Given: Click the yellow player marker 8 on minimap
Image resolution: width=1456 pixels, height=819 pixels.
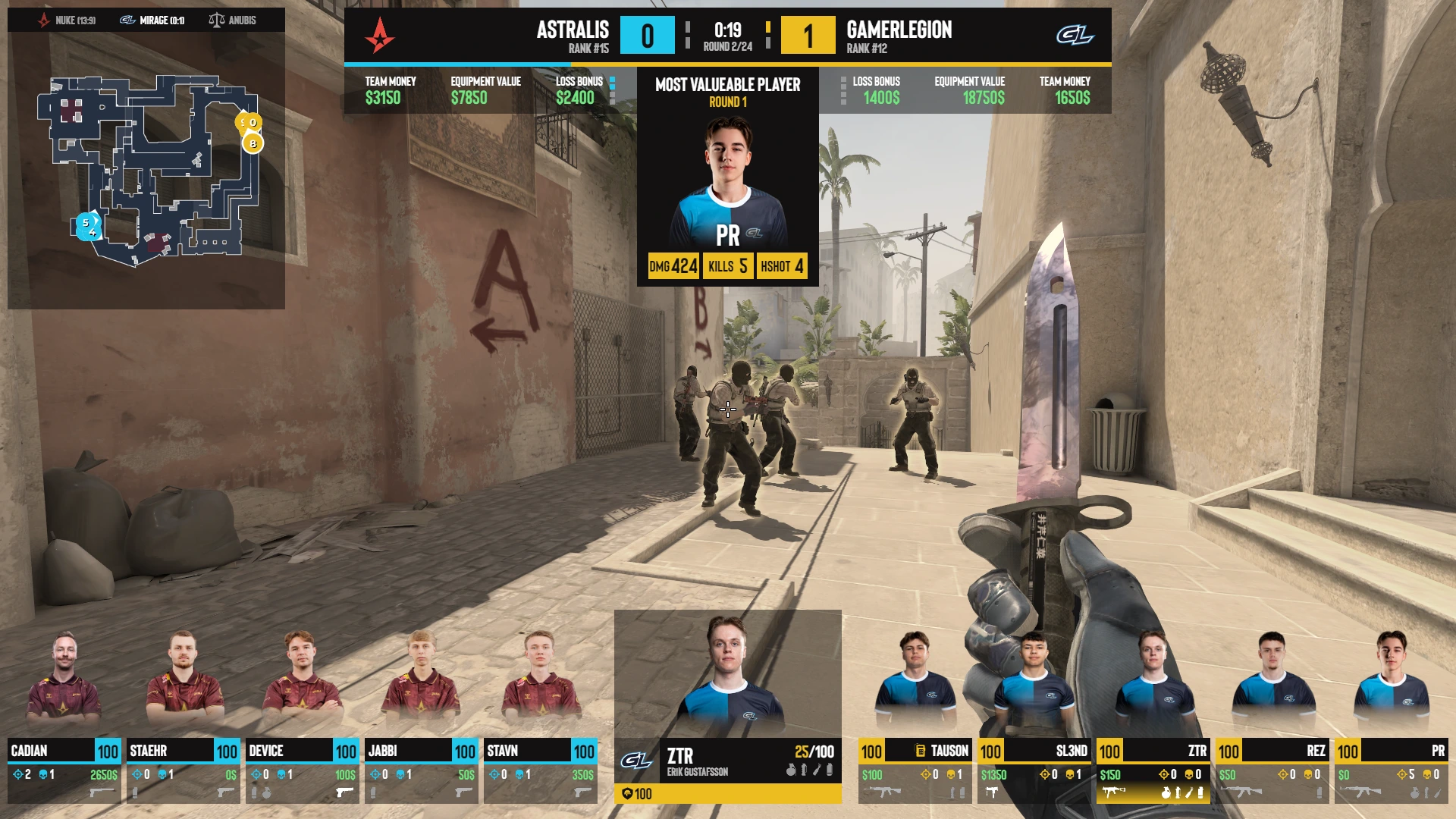Looking at the screenshot, I should (x=253, y=143).
